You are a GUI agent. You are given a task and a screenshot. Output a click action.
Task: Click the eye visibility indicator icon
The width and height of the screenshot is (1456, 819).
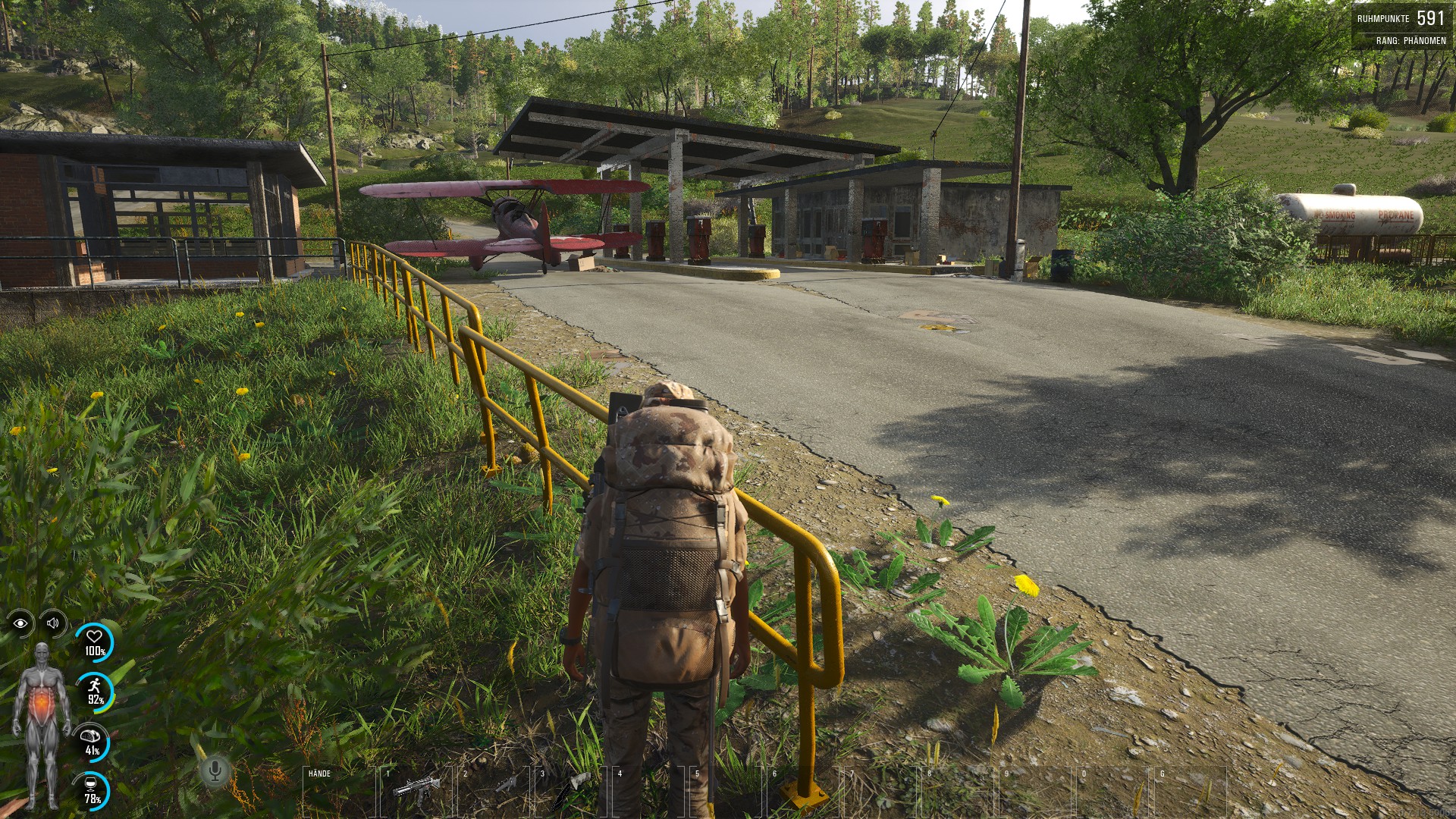[20, 623]
